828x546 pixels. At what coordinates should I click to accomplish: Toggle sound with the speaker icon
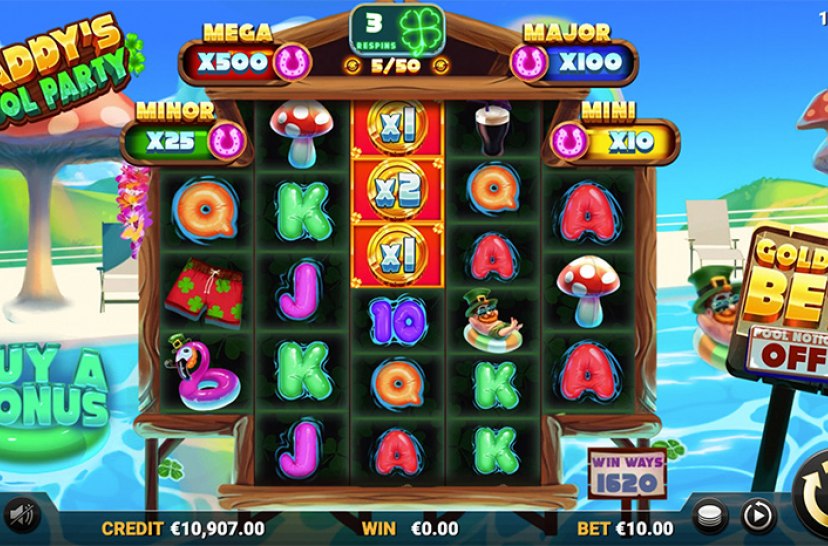coord(22,515)
